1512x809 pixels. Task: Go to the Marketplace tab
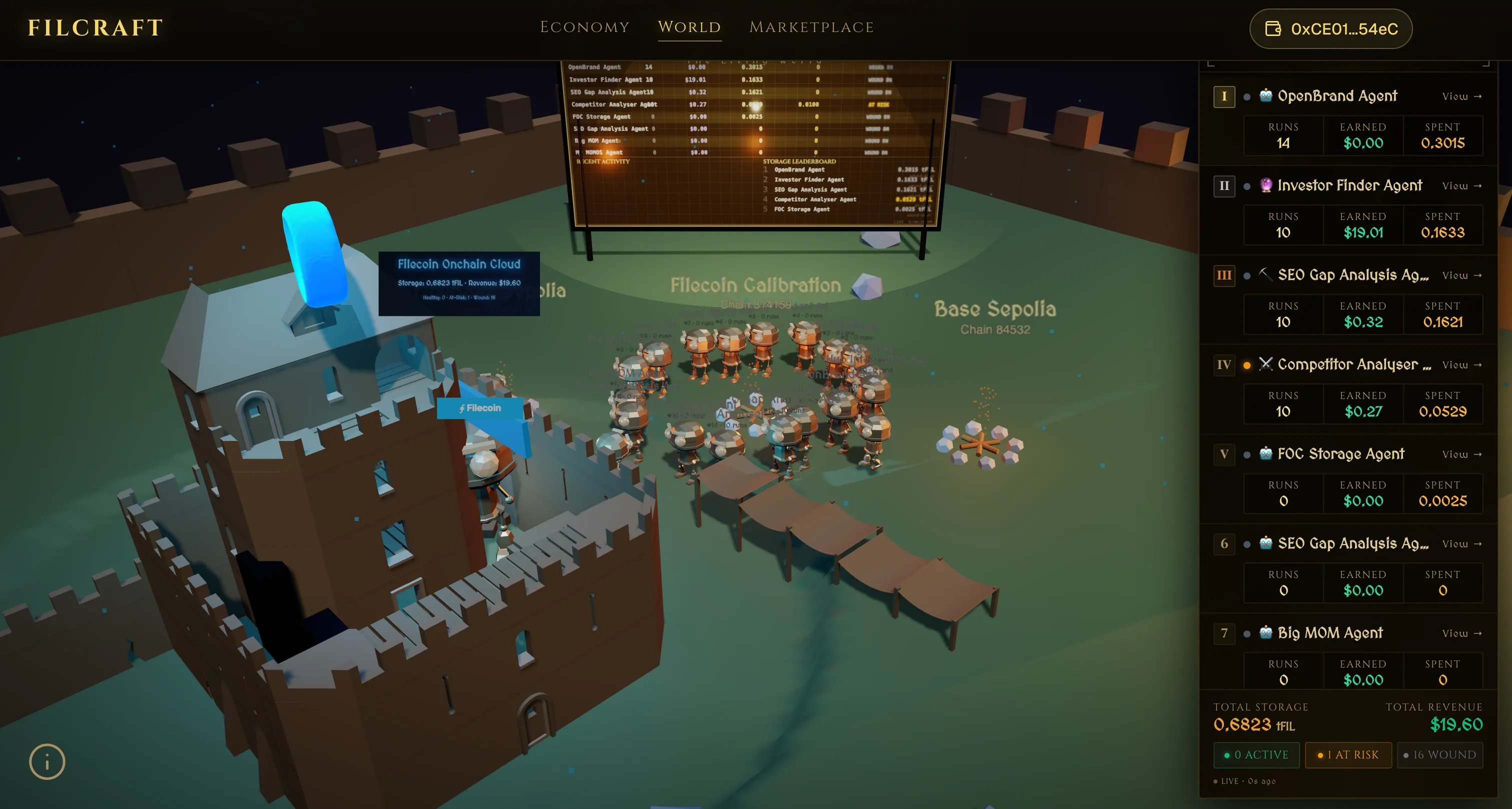pos(811,27)
